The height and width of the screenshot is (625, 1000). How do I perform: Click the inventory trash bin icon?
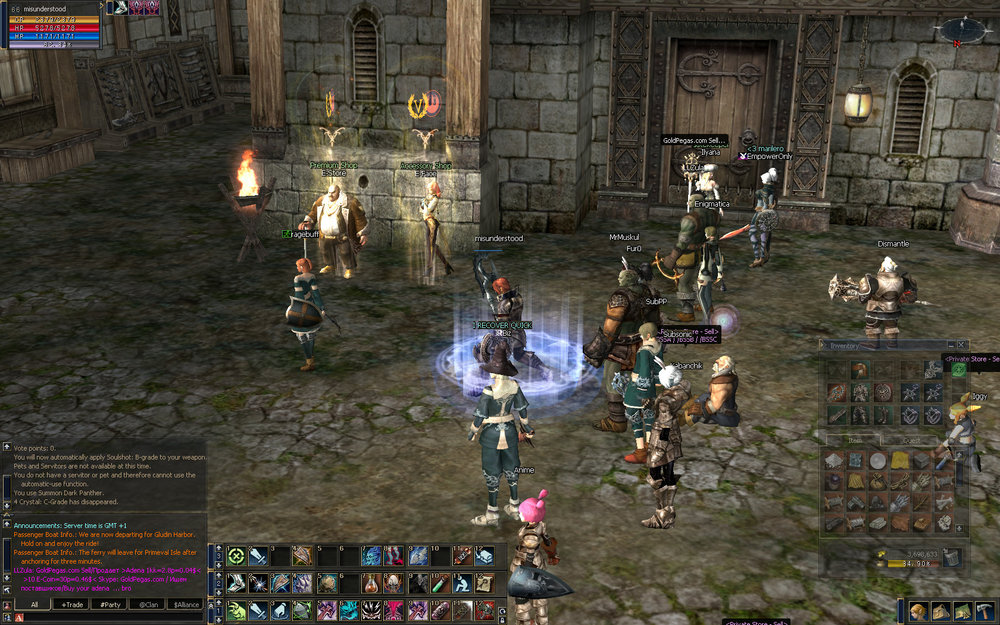click(x=951, y=558)
